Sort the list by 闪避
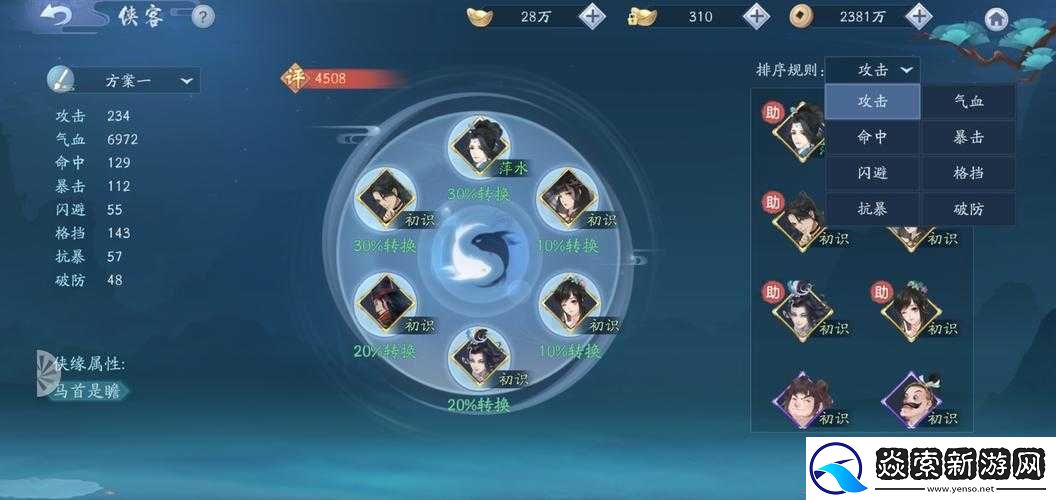The width and height of the screenshot is (1056, 500). tap(872, 173)
